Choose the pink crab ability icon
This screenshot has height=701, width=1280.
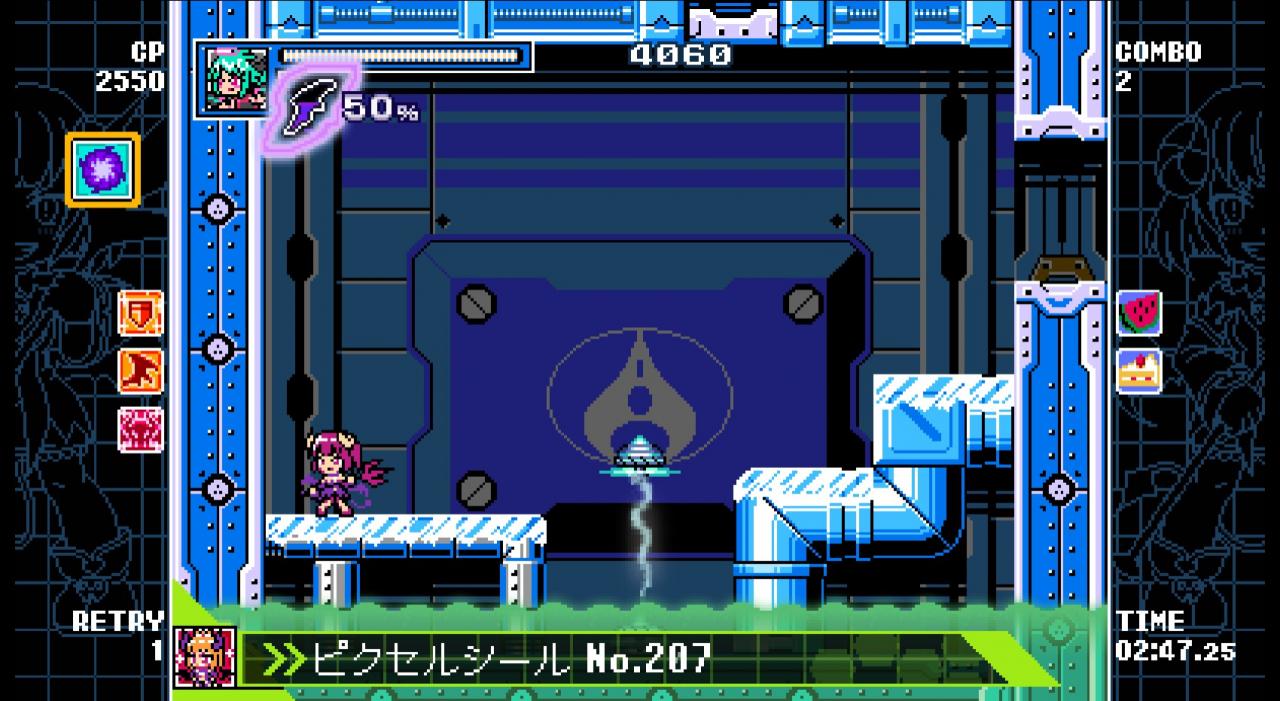tap(140, 428)
